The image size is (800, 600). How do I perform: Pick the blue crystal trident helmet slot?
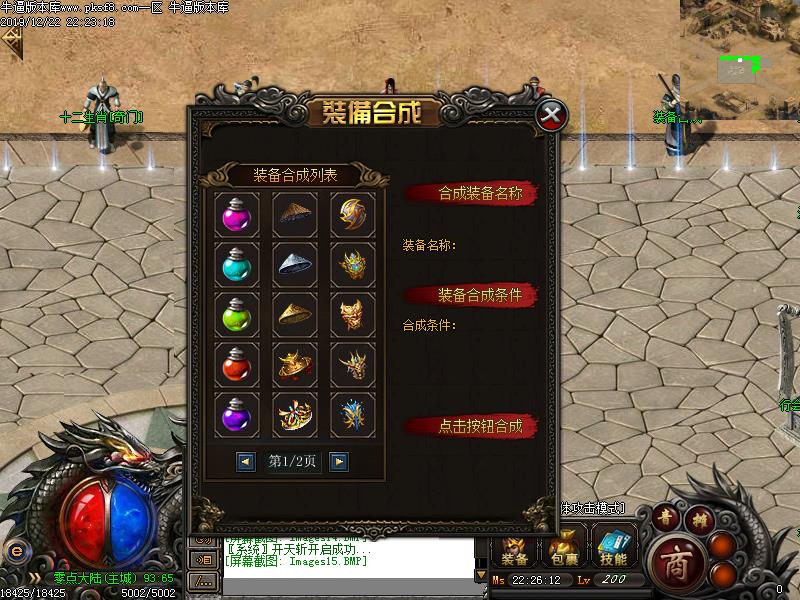tap(353, 413)
